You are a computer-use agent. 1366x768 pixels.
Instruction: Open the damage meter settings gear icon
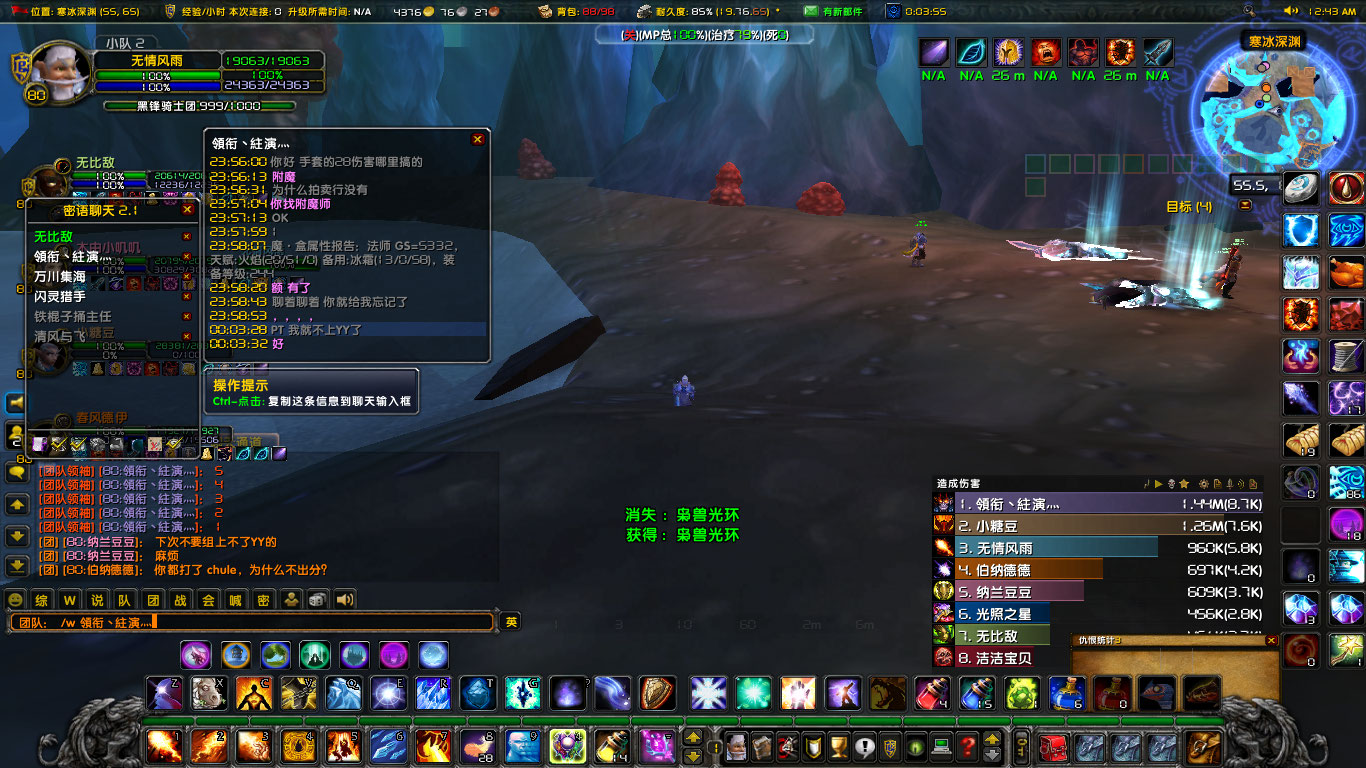click(x=1204, y=484)
